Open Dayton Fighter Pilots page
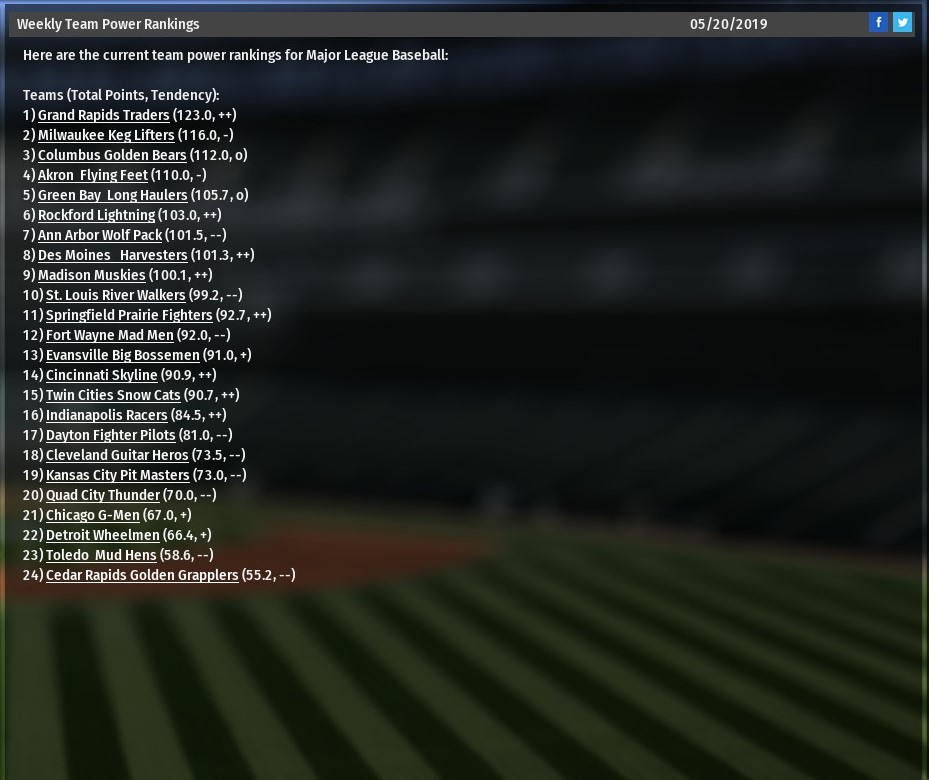 110,435
